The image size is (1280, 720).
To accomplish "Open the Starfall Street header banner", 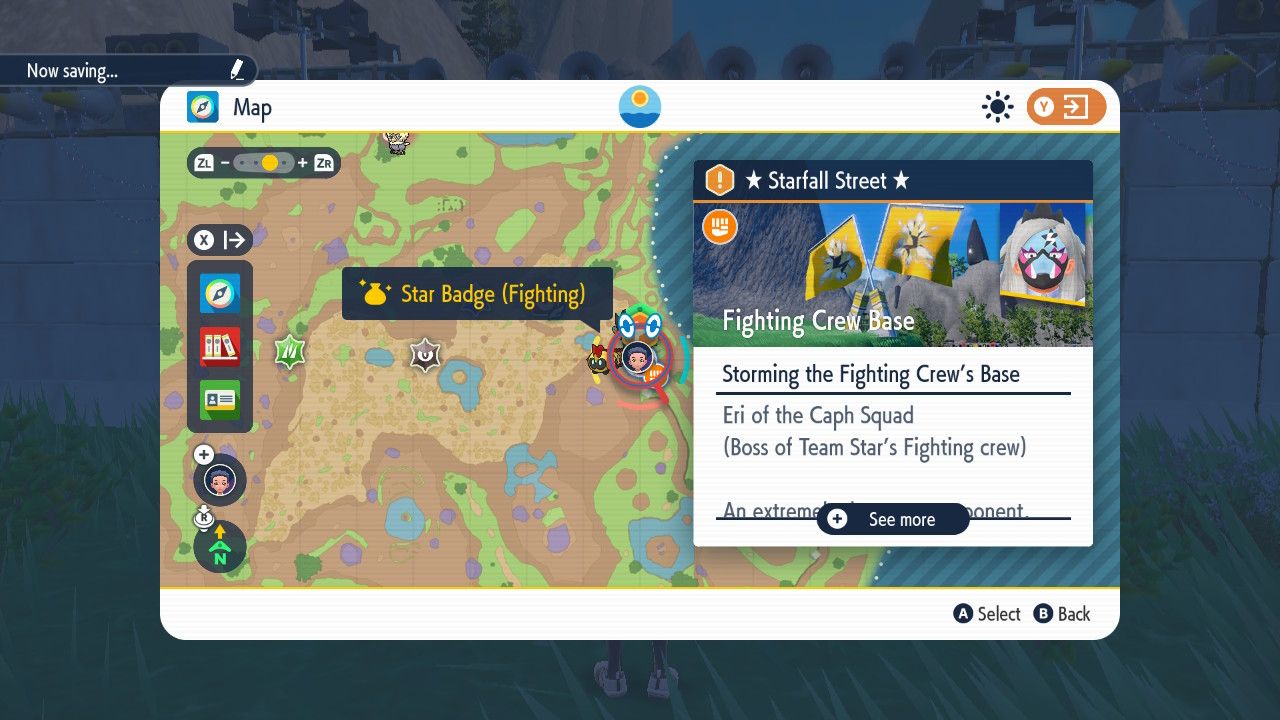I will pos(891,181).
